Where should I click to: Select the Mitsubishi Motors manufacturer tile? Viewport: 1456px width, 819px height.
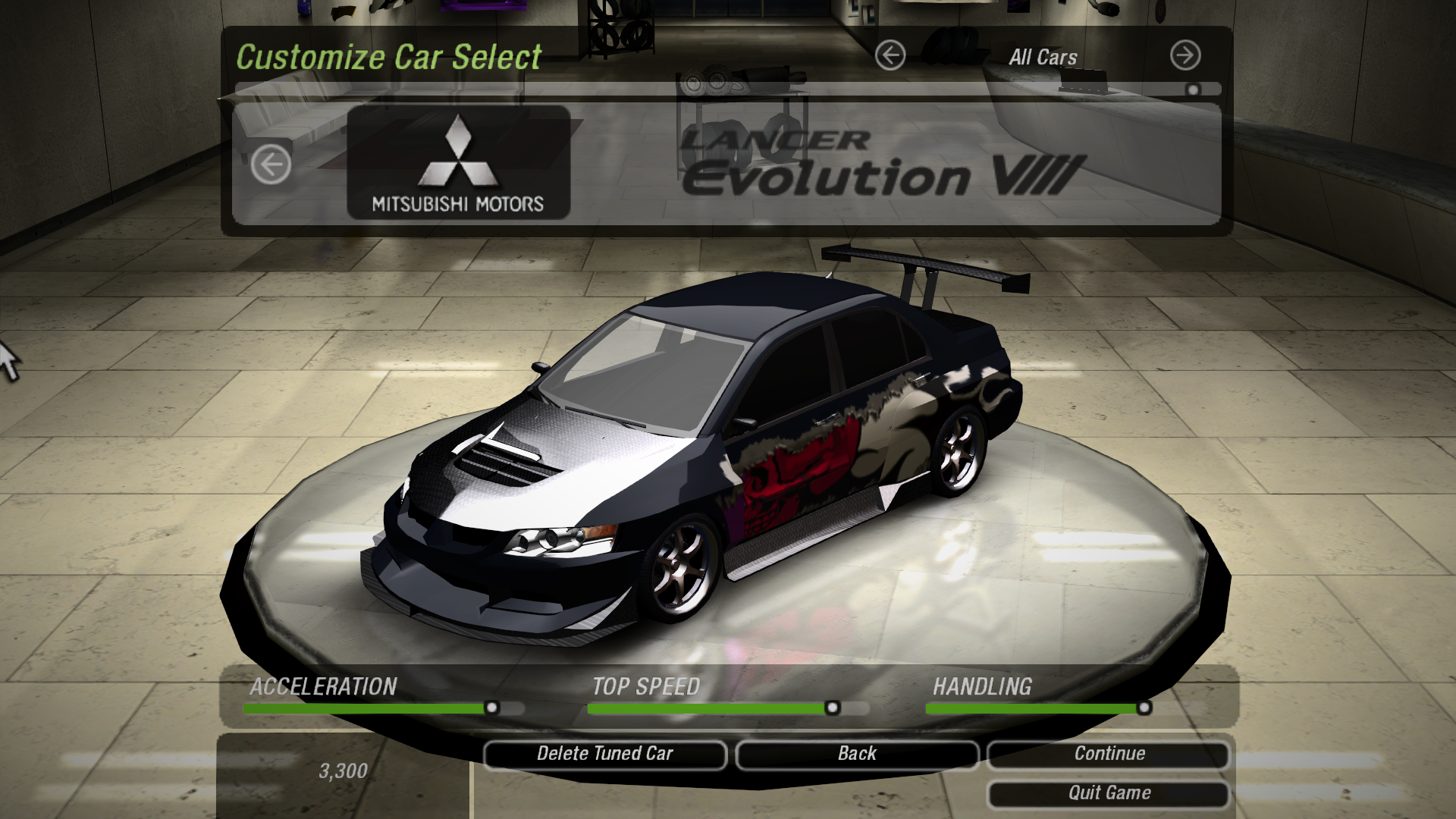pyautogui.click(x=458, y=162)
